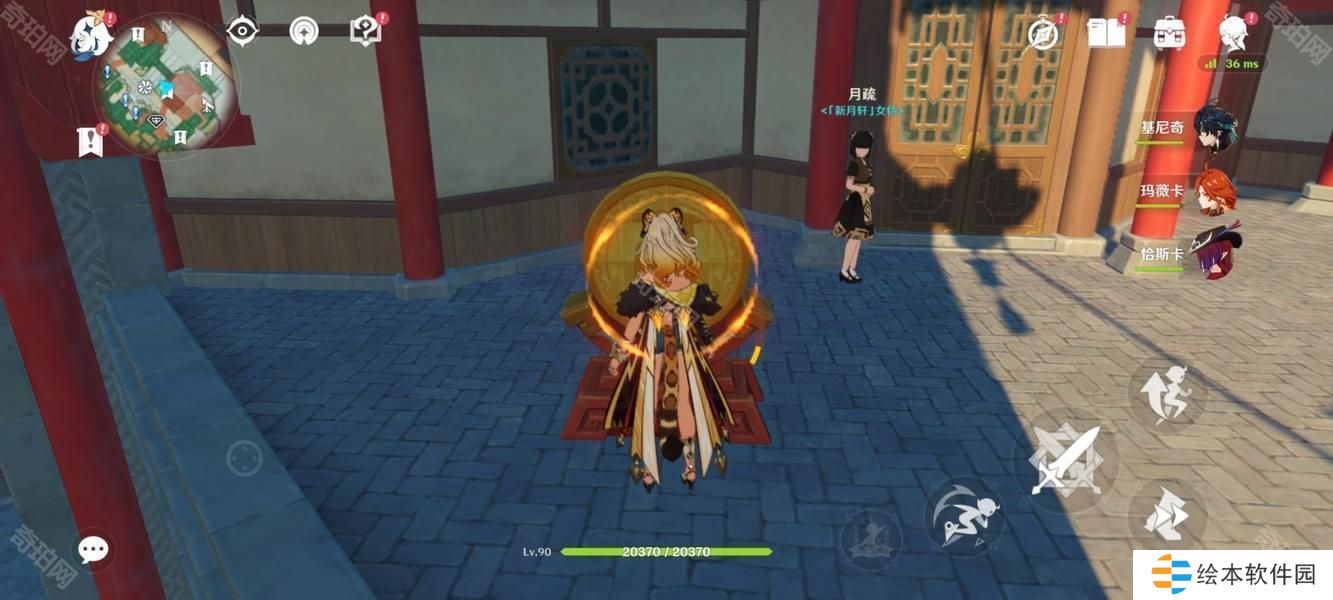Screen dimensions: 1333x600
Task: Tap the round swirl icon beside the eye
Action: tap(304, 31)
